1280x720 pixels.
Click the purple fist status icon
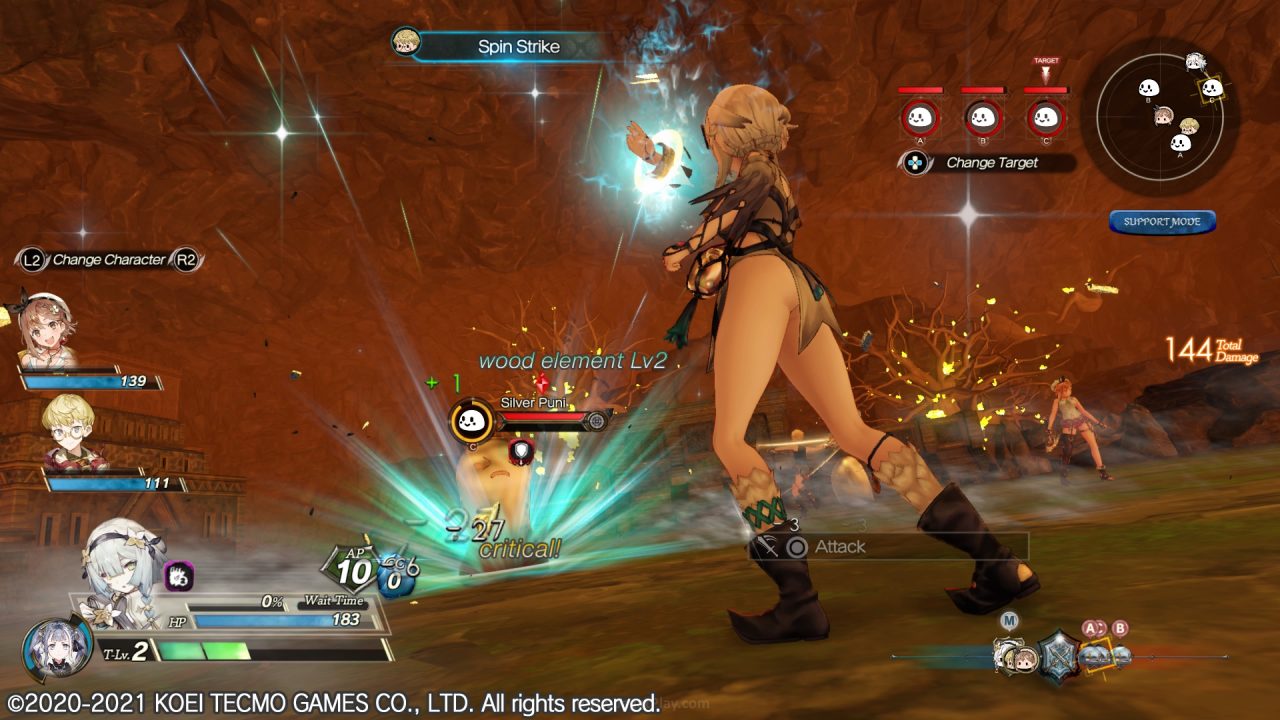[x=179, y=575]
